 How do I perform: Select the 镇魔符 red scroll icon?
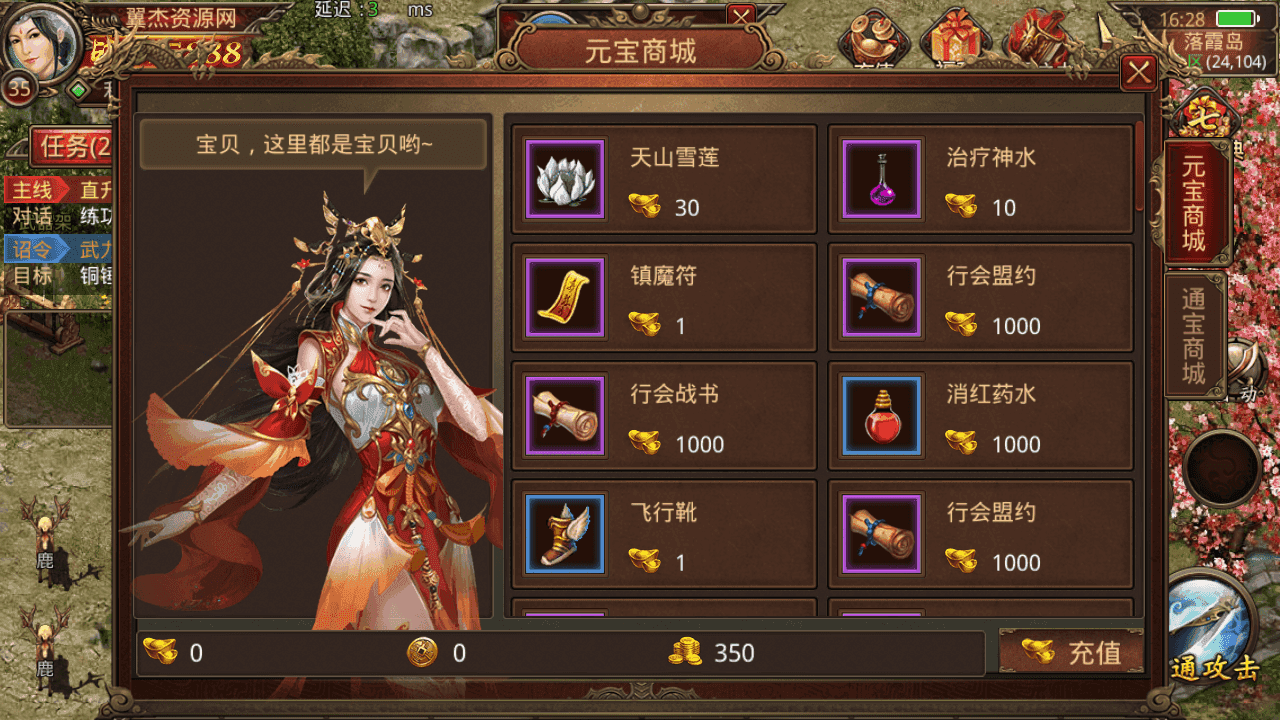(x=564, y=297)
